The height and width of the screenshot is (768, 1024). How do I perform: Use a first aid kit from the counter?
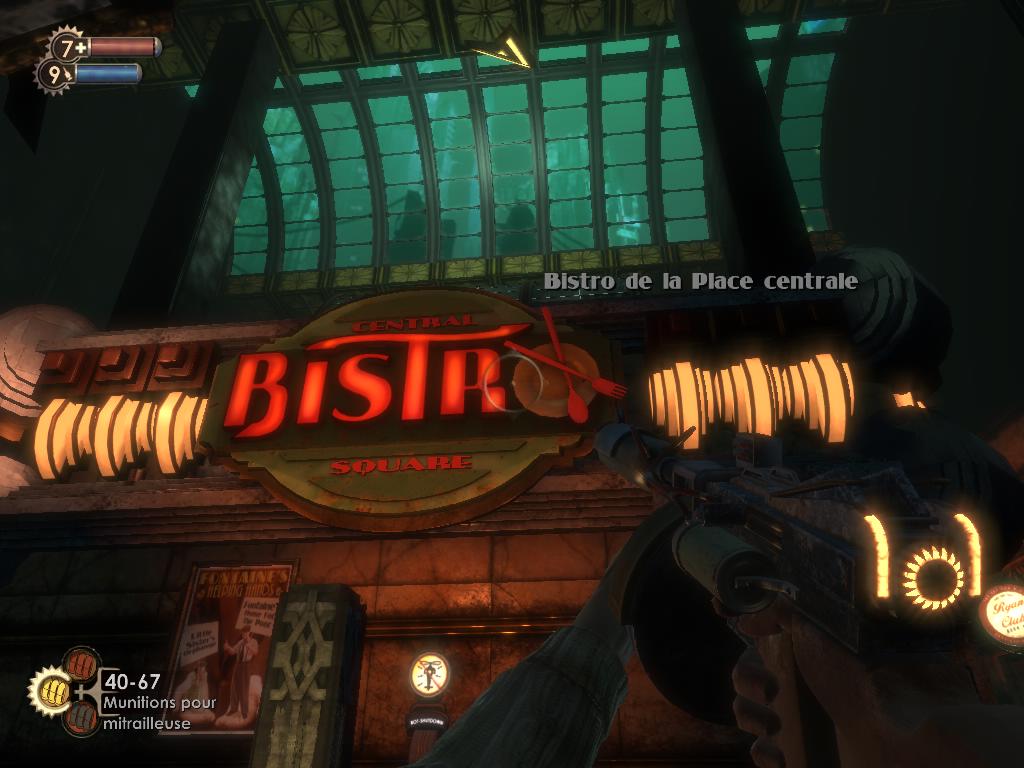[70, 46]
